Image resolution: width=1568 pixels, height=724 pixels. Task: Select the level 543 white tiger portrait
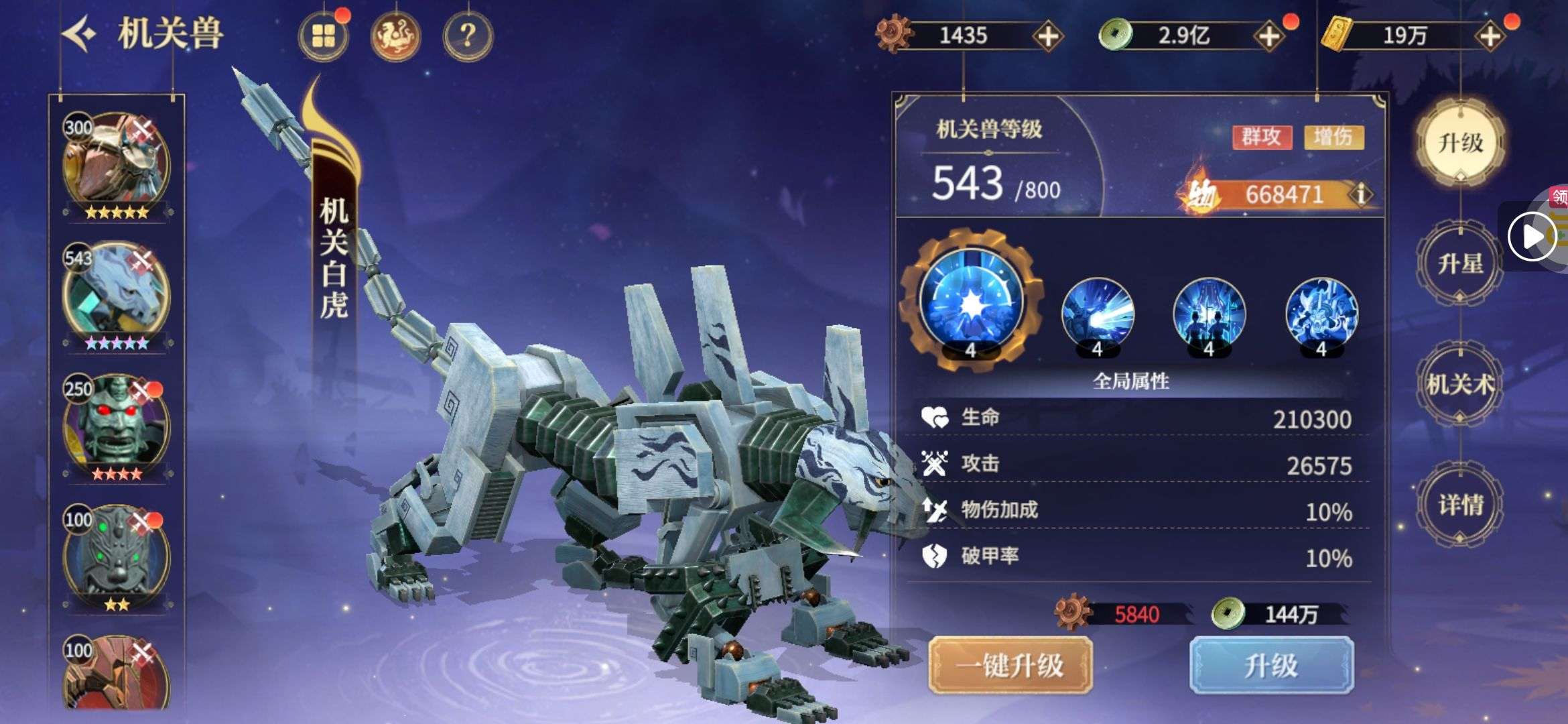point(117,295)
